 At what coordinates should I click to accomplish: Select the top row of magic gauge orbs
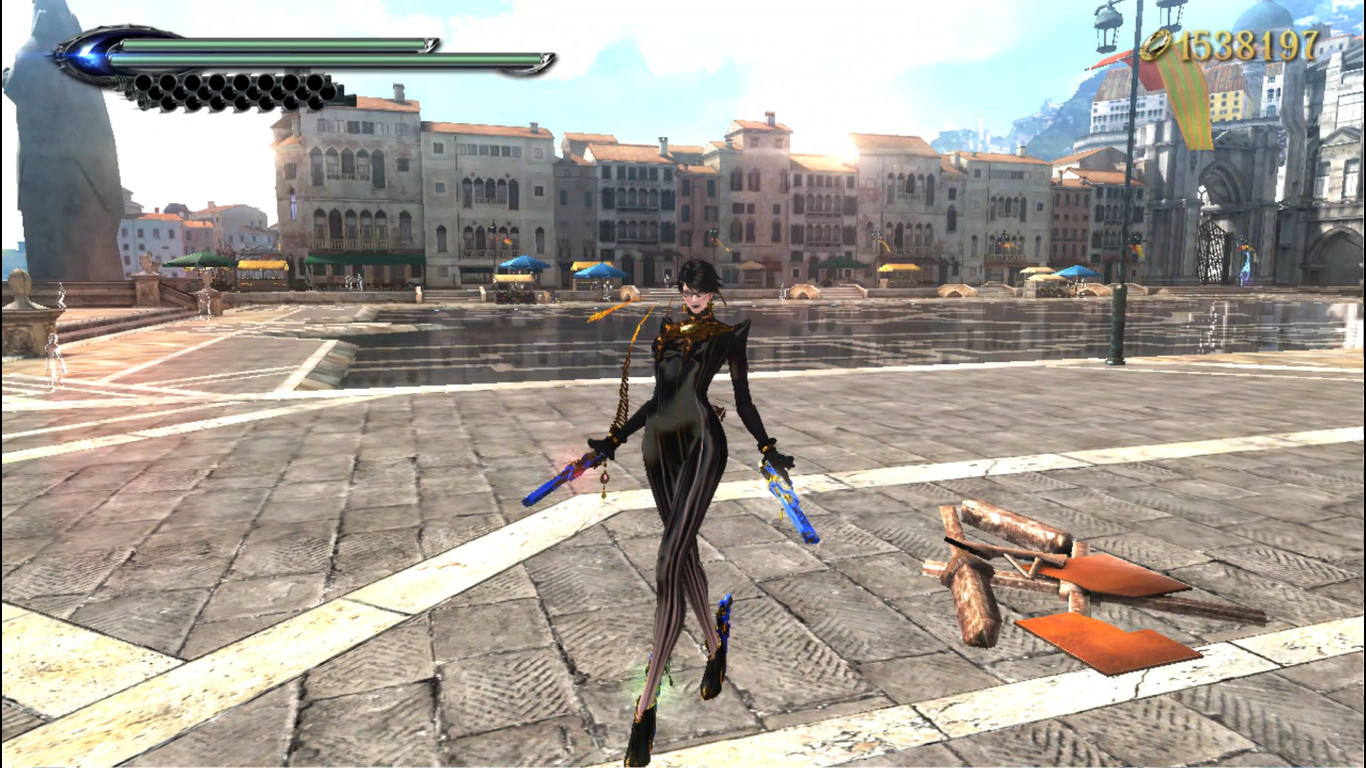click(230, 83)
